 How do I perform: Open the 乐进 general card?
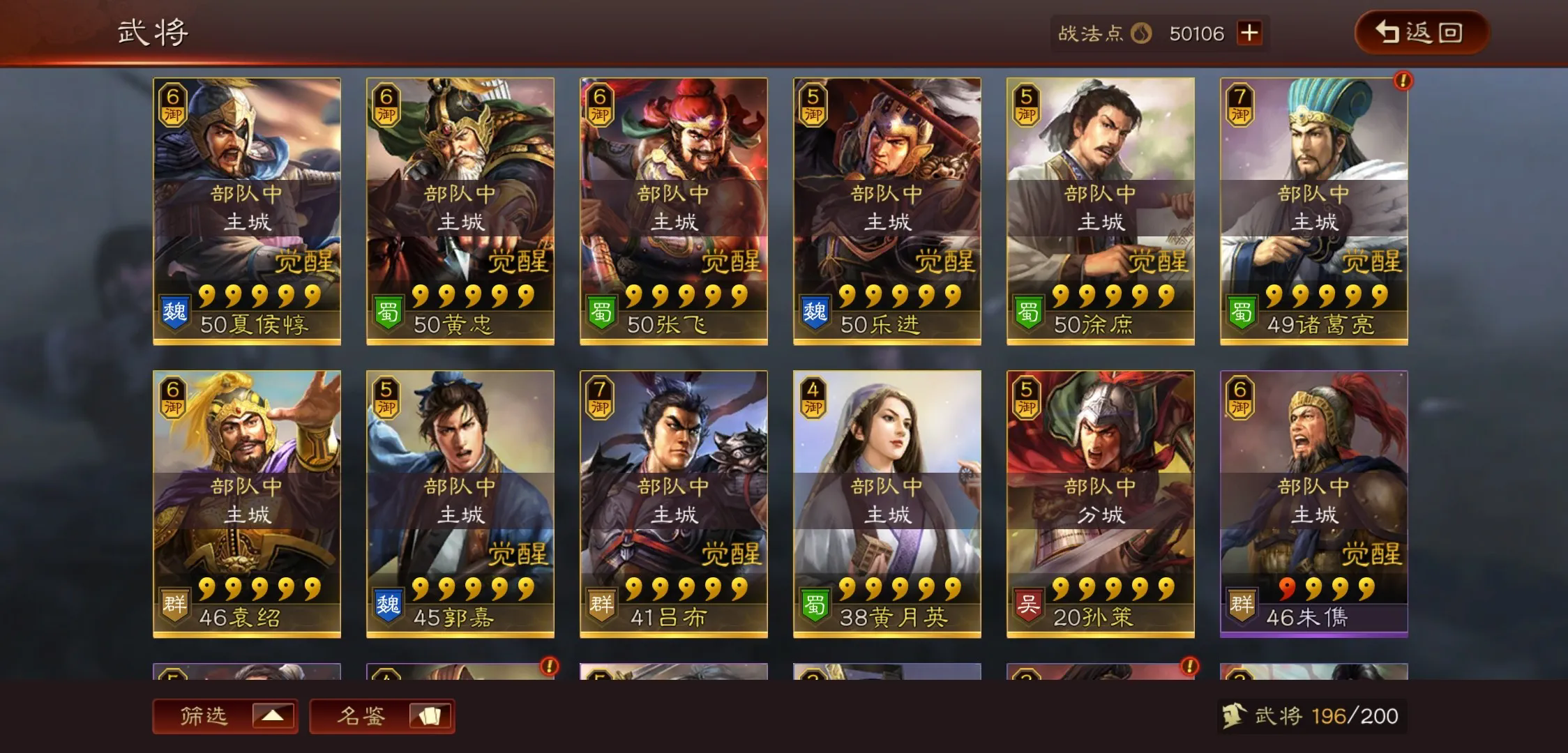click(887, 211)
